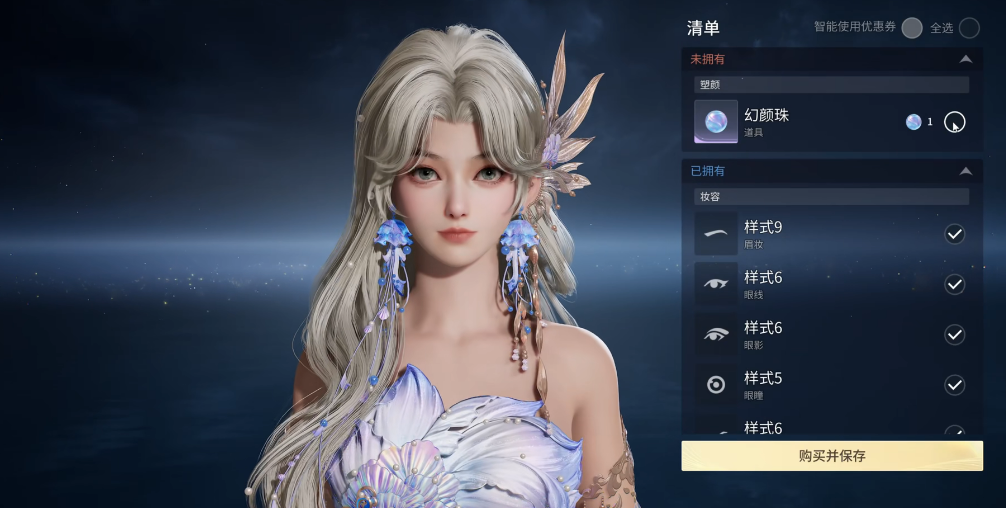Click the 购买并保存 button

point(831,456)
